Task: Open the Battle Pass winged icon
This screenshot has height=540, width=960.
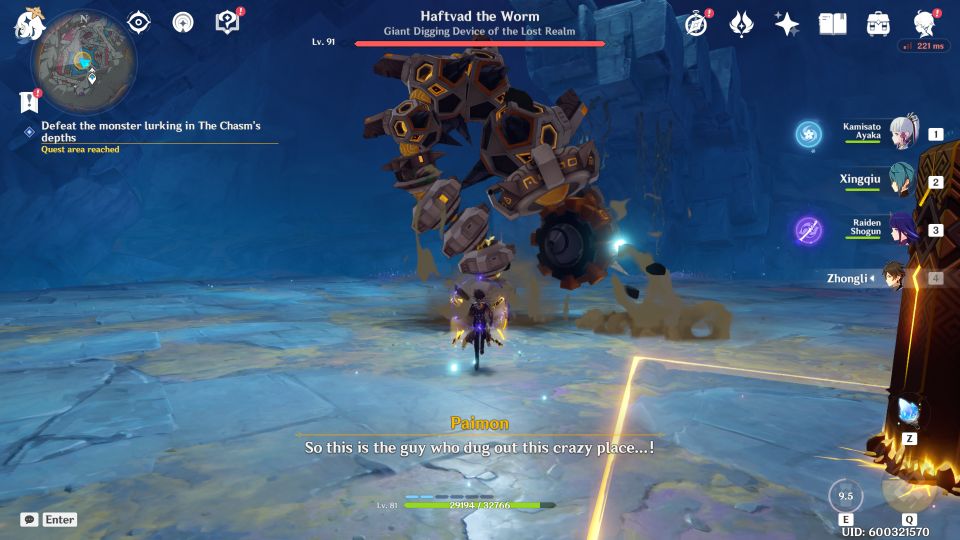Action: click(x=741, y=24)
